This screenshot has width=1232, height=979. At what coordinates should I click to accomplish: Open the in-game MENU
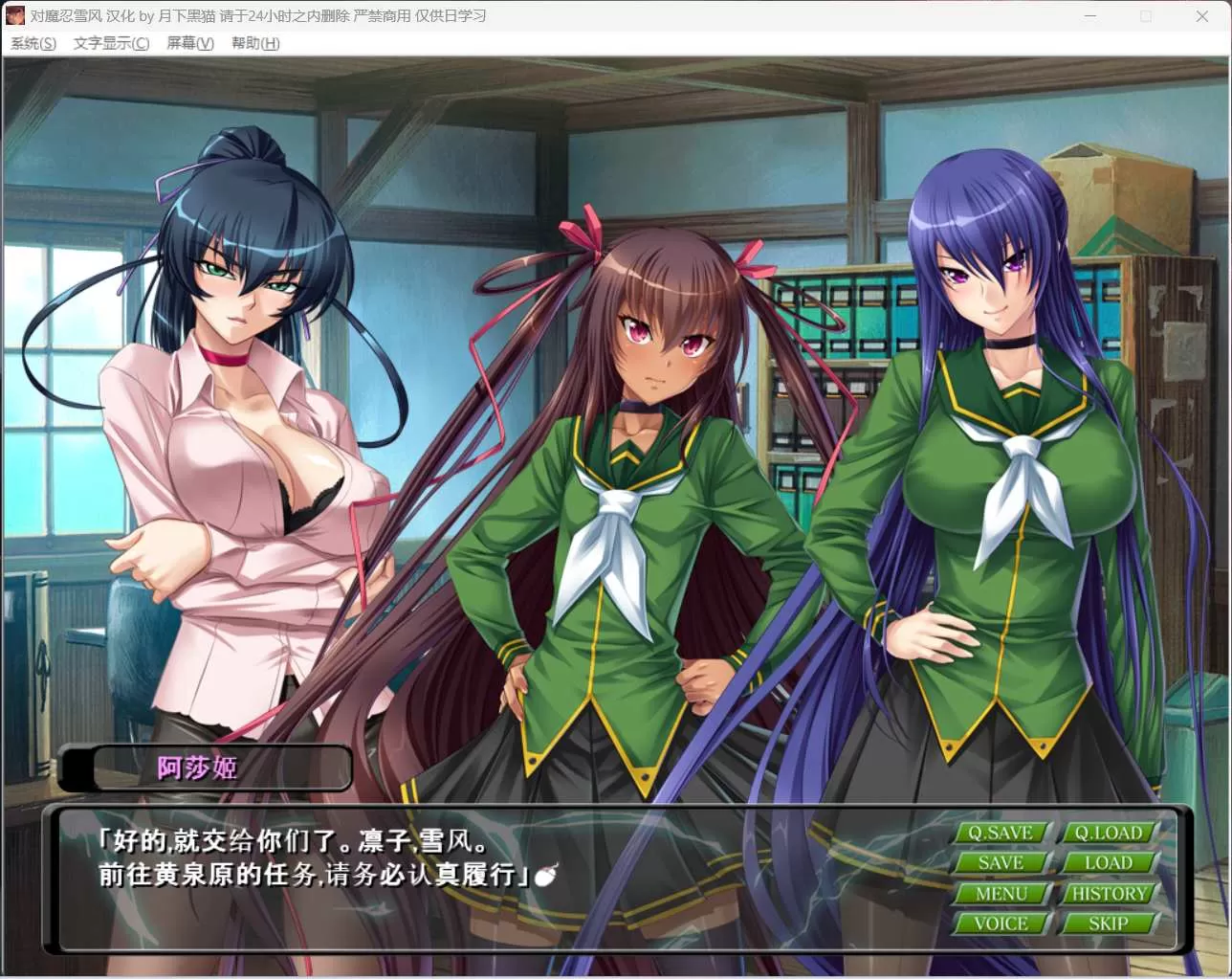[x=1001, y=893]
